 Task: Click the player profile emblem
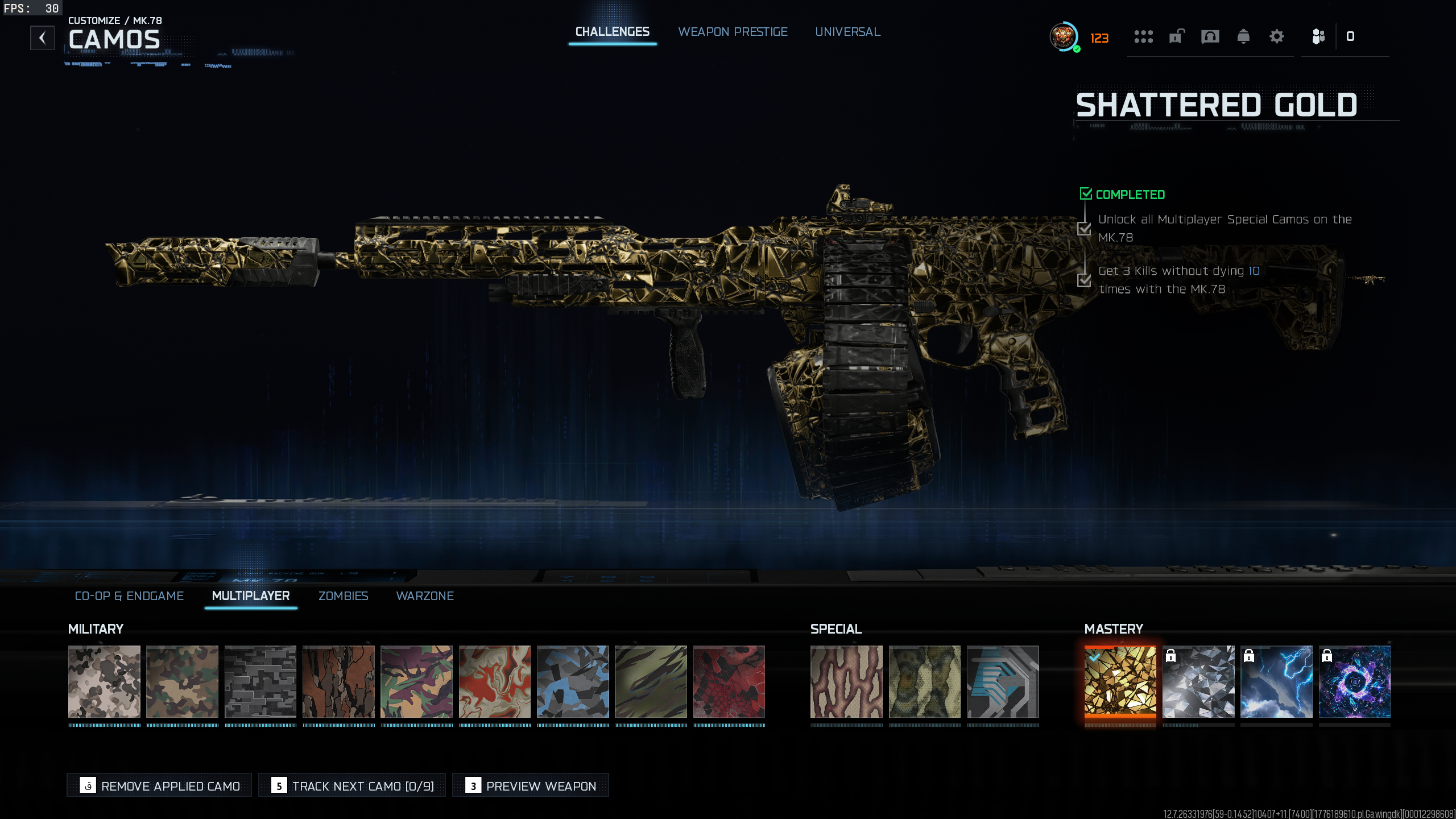click(x=1064, y=37)
